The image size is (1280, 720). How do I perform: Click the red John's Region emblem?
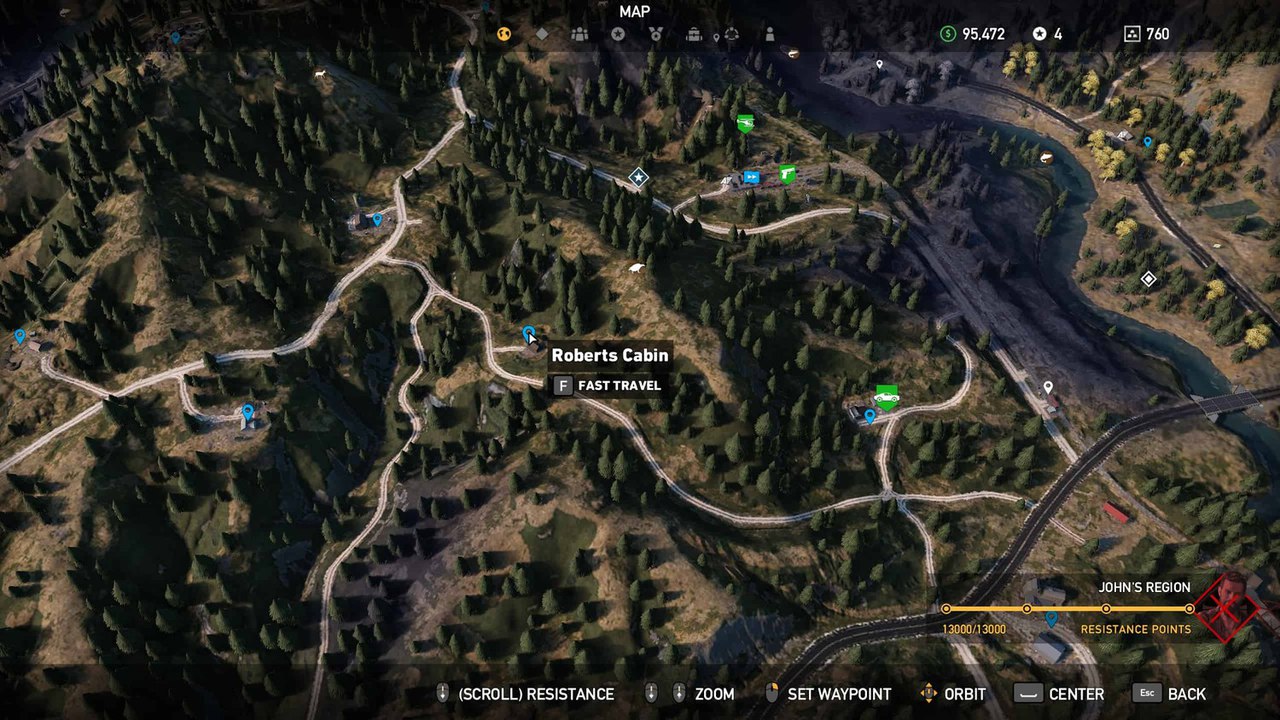1230,607
